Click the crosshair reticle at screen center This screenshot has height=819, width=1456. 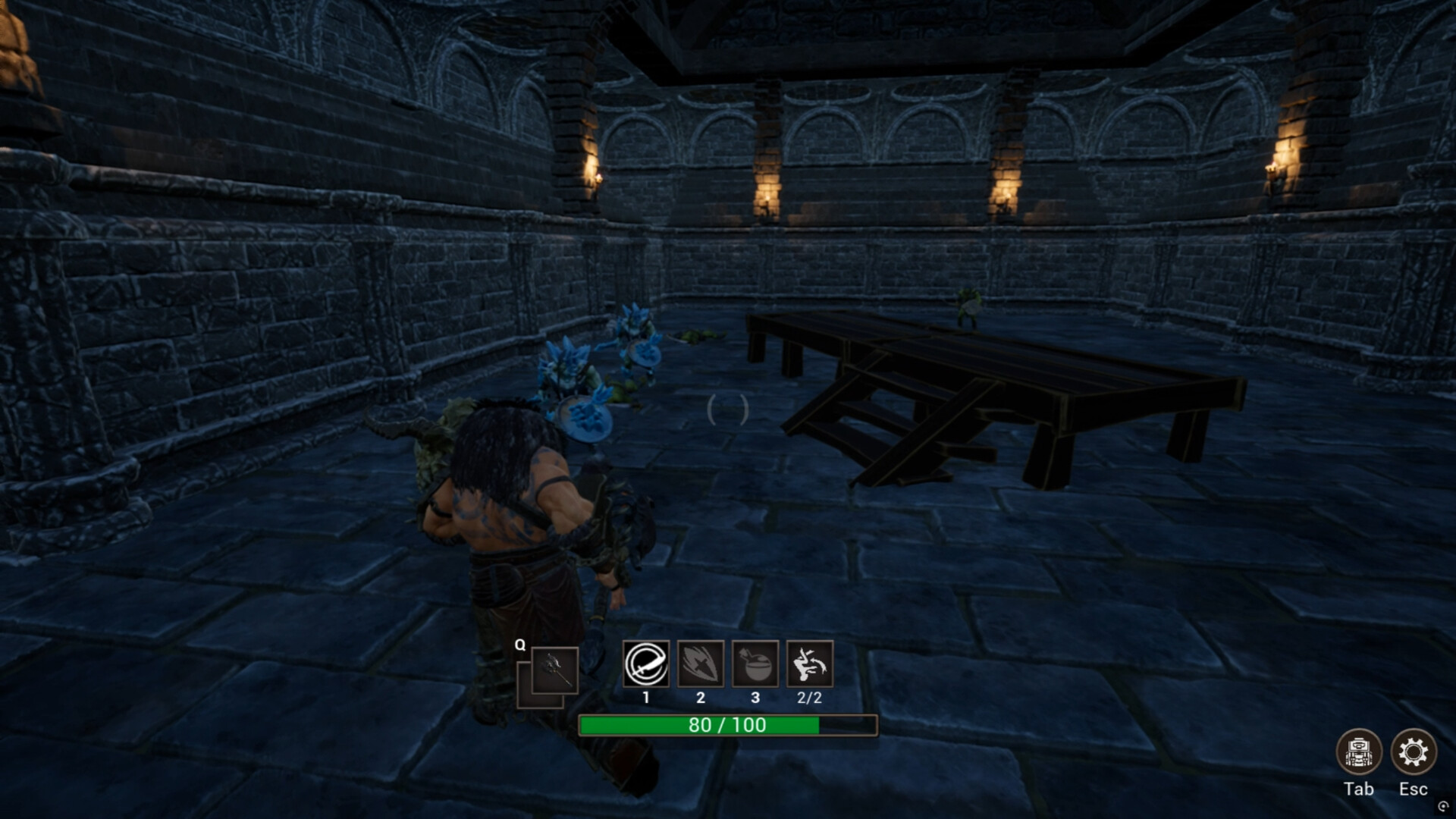[726, 409]
